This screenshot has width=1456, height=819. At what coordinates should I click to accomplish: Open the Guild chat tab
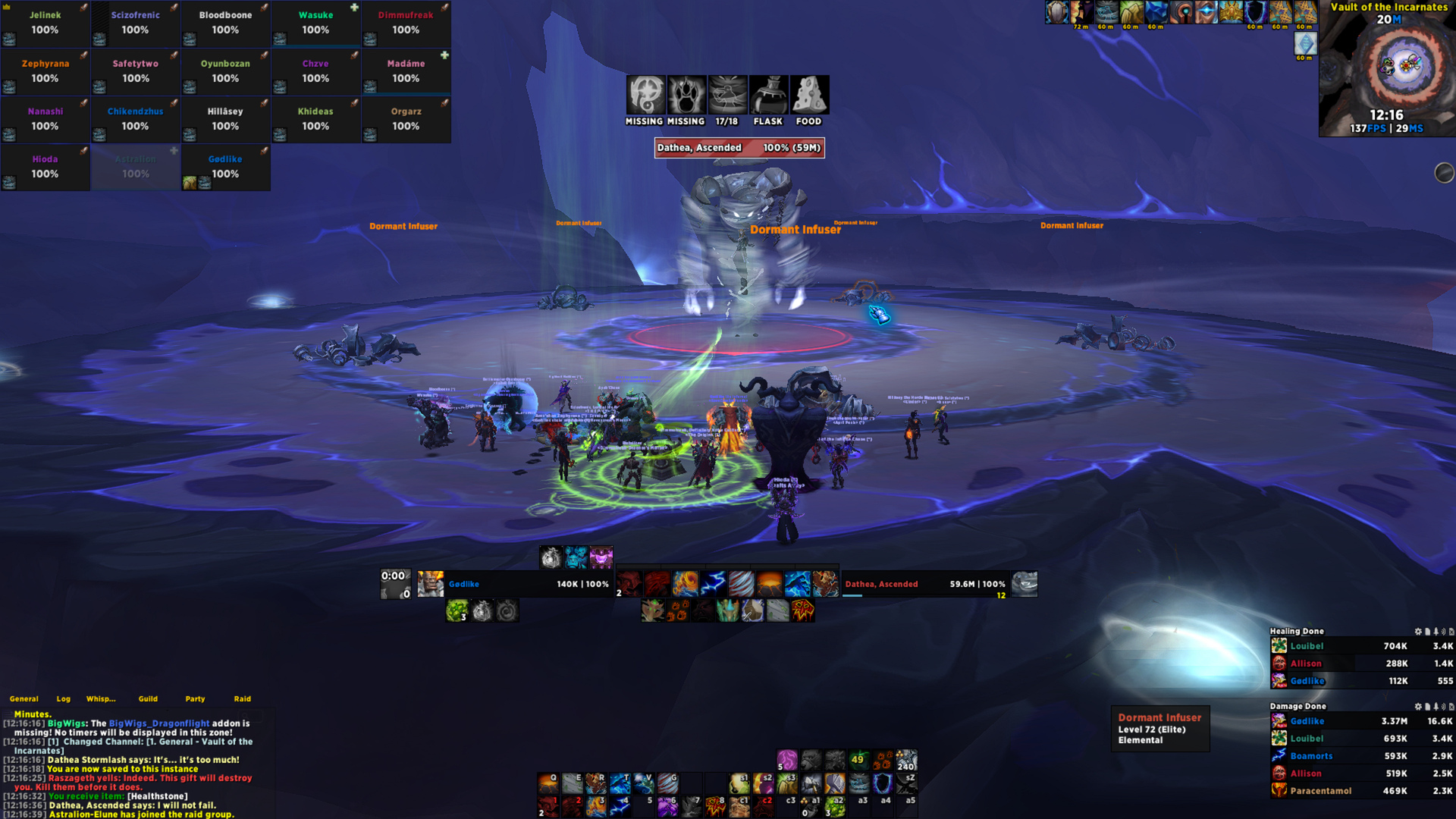click(x=148, y=699)
